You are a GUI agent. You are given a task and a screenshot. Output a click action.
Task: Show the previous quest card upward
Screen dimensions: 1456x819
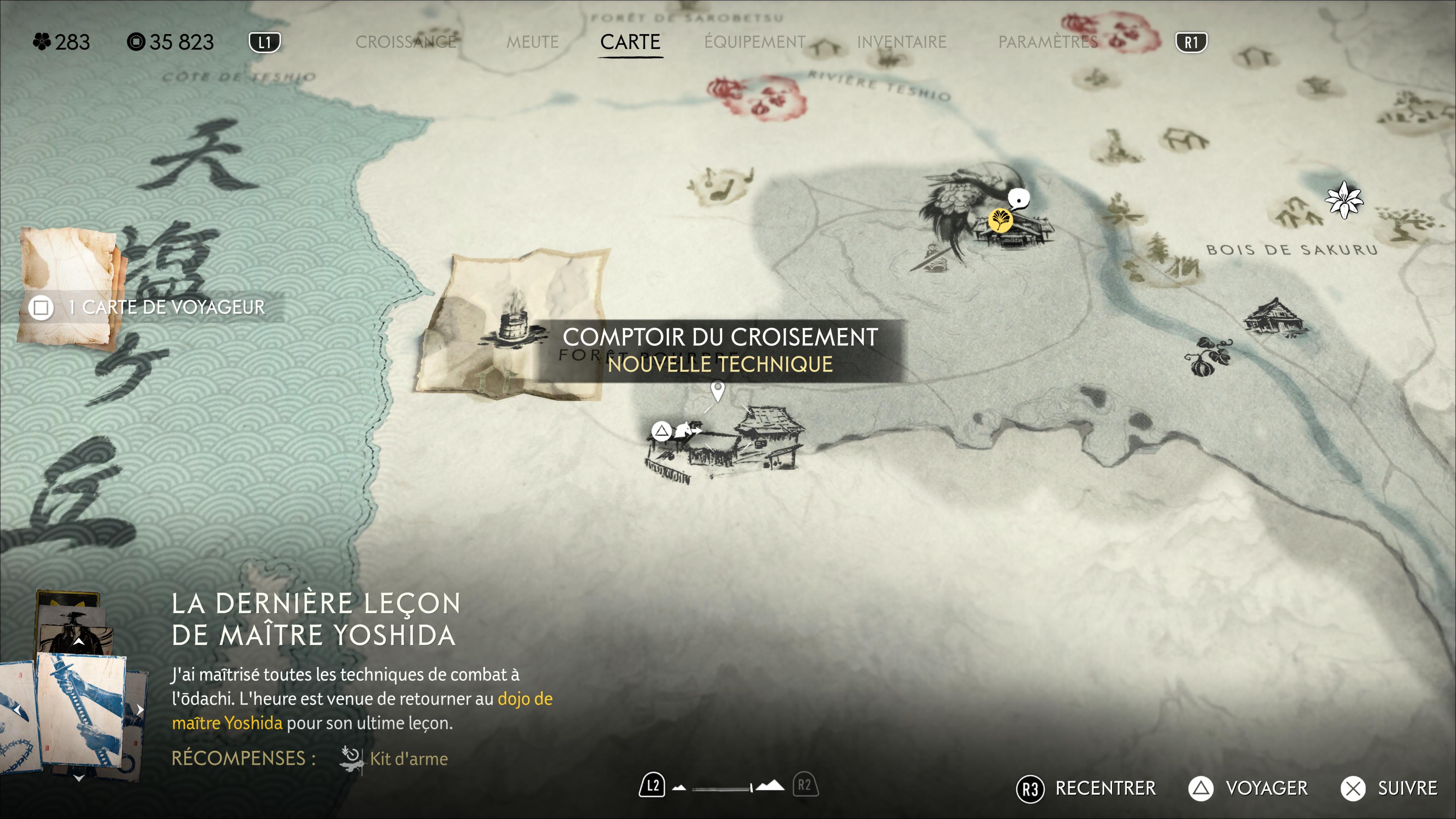click(x=78, y=642)
